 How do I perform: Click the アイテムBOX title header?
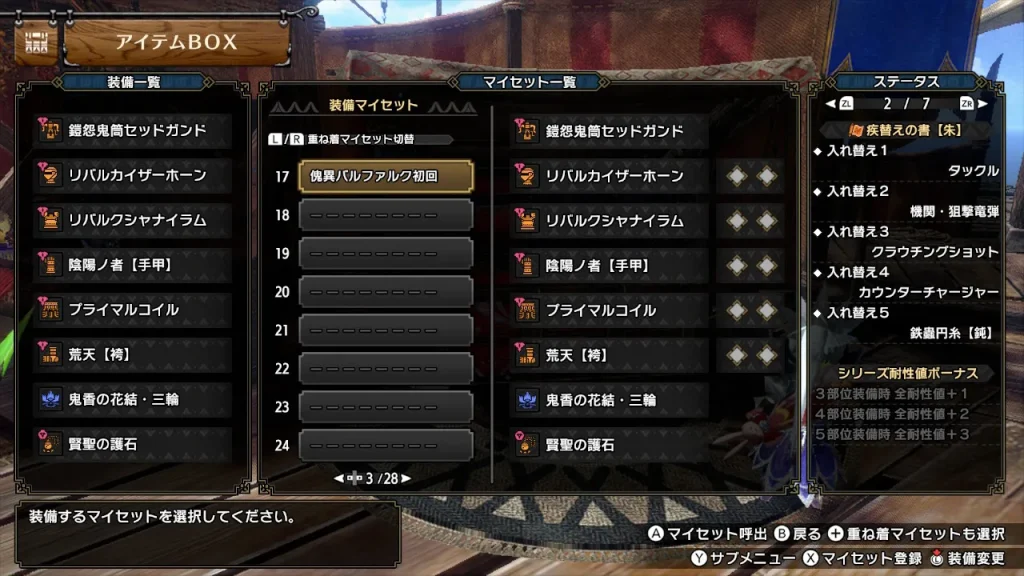click(176, 42)
